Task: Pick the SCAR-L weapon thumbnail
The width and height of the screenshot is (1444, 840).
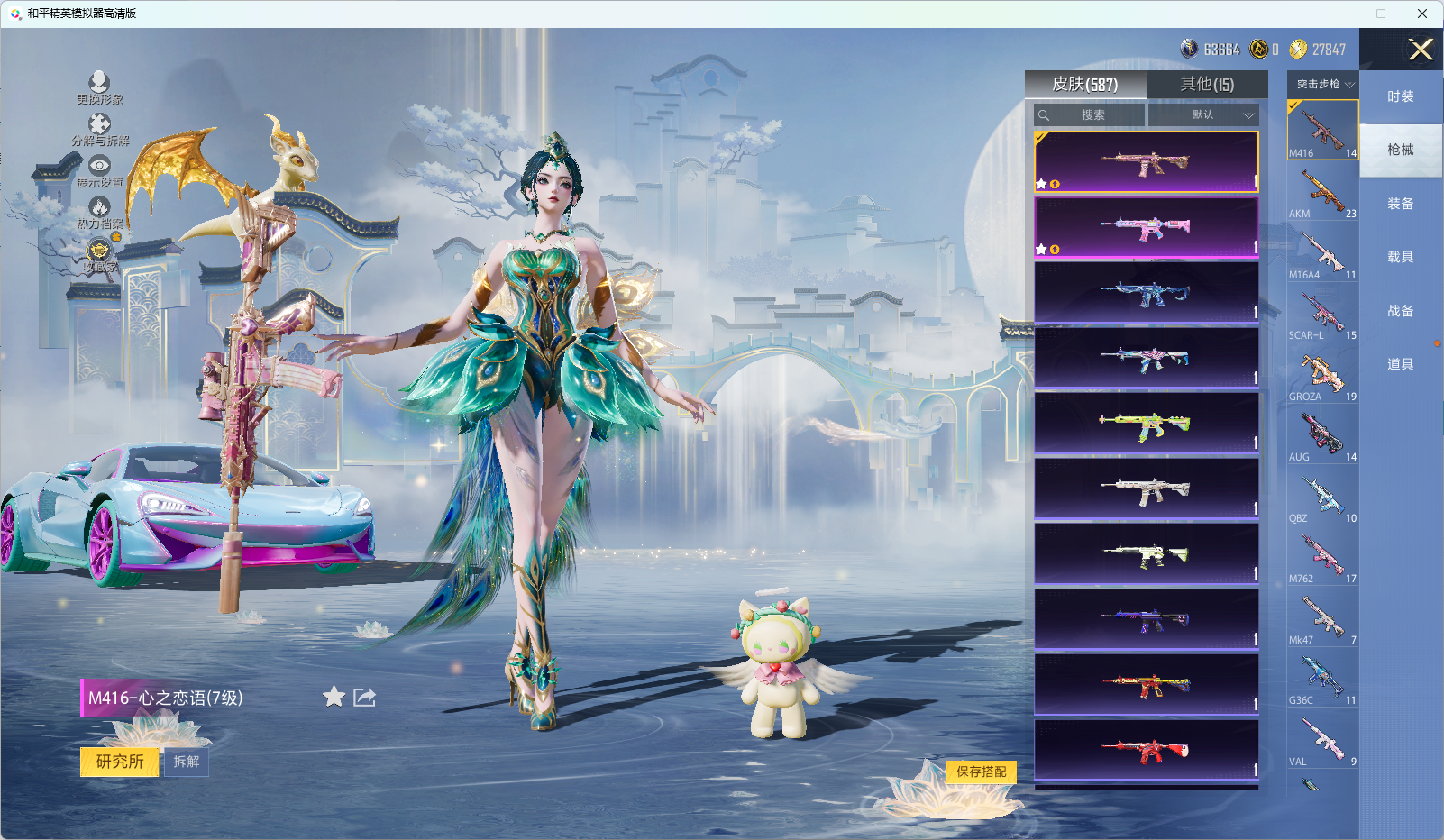Action: click(1322, 315)
